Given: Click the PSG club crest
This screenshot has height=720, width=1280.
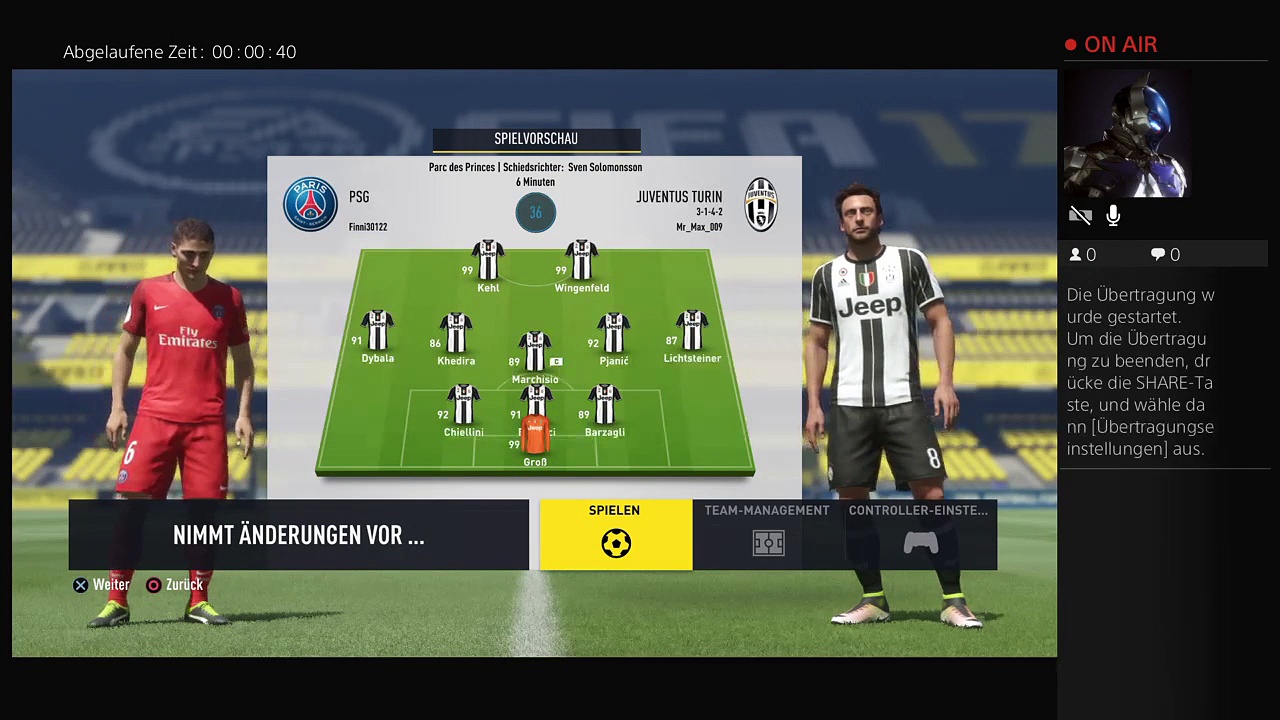Looking at the screenshot, I should point(310,205).
